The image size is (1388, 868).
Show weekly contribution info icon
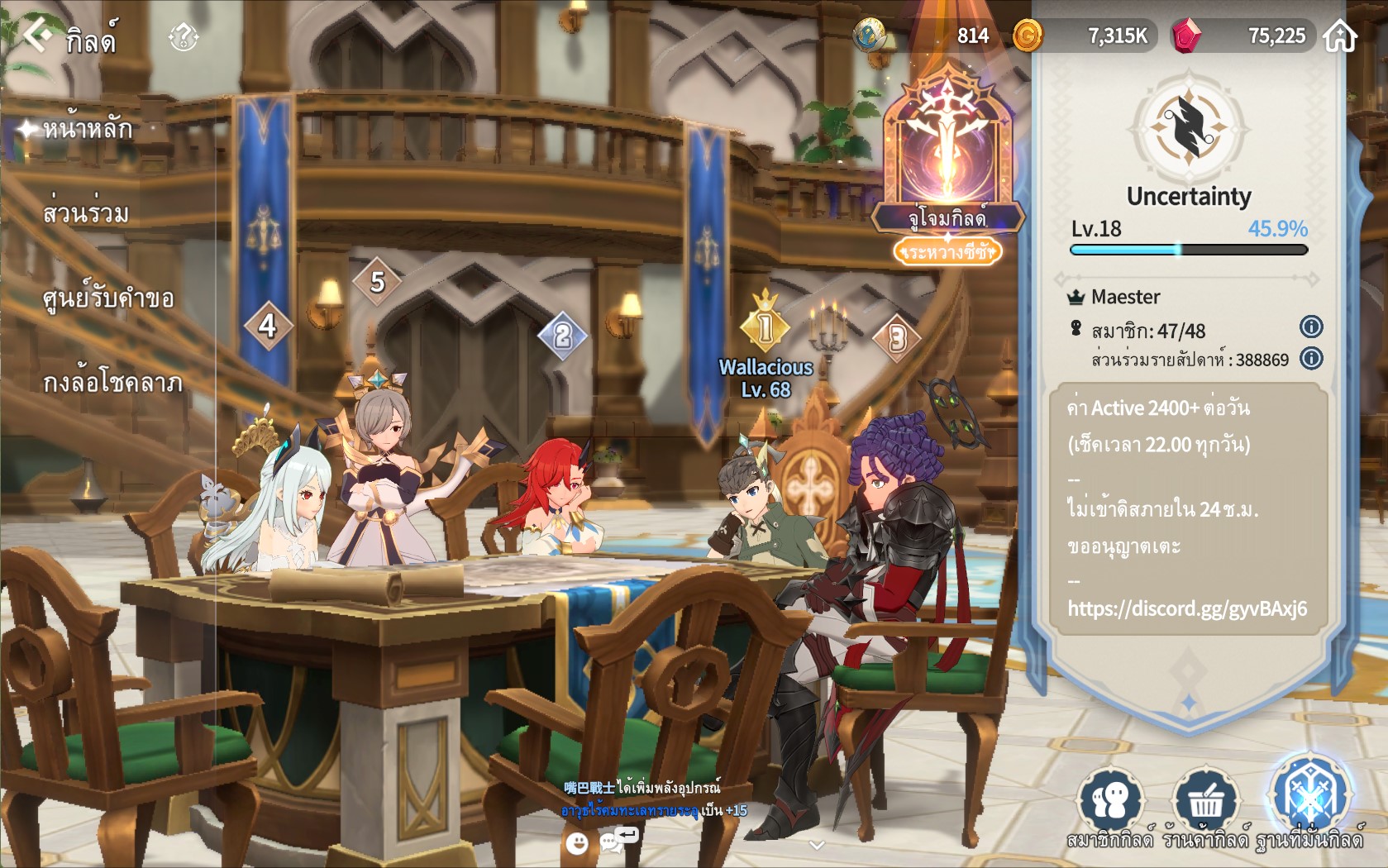[x=1311, y=358]
